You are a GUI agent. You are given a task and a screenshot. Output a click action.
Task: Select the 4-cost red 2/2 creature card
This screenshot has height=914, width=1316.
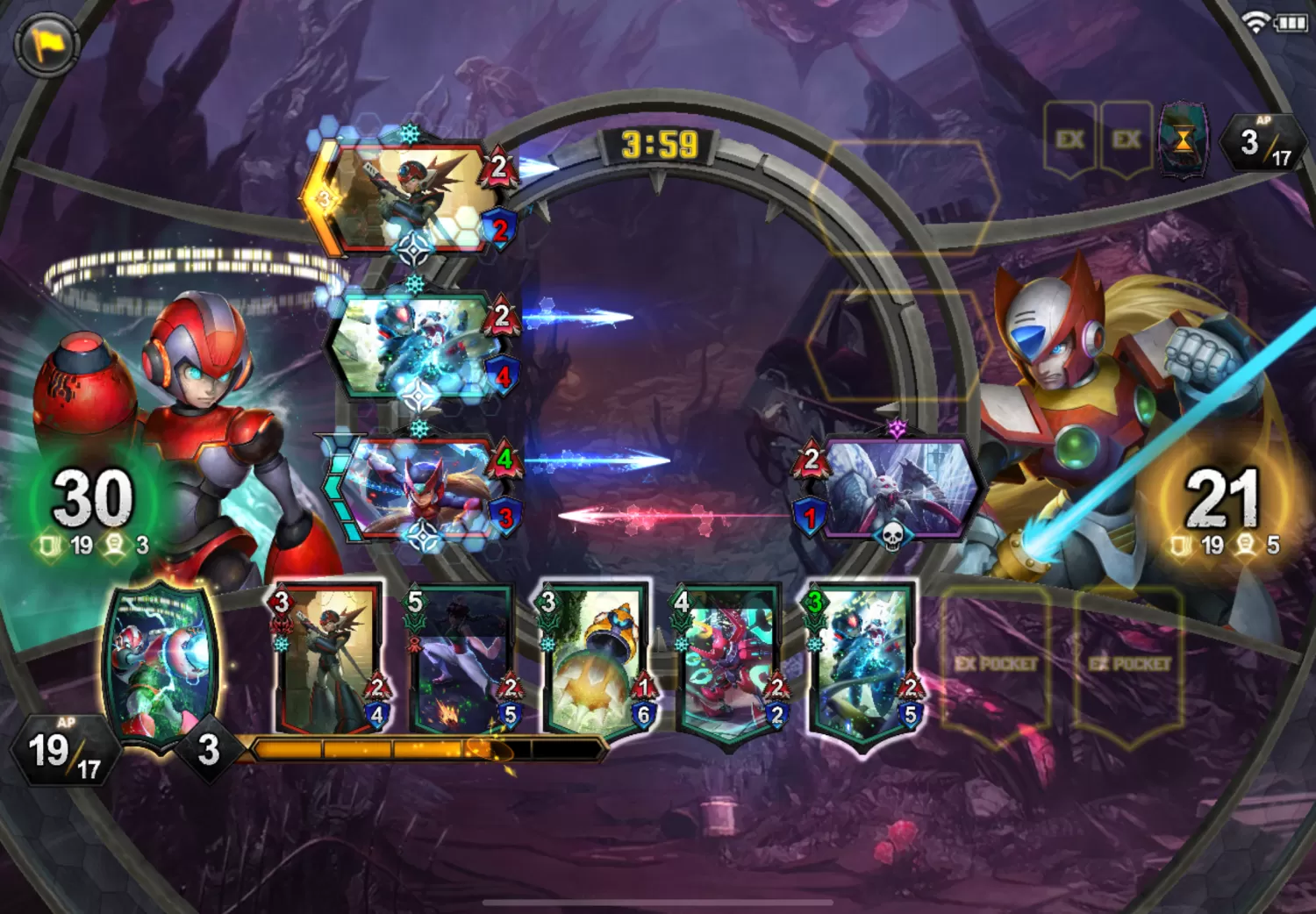[728, 662]
